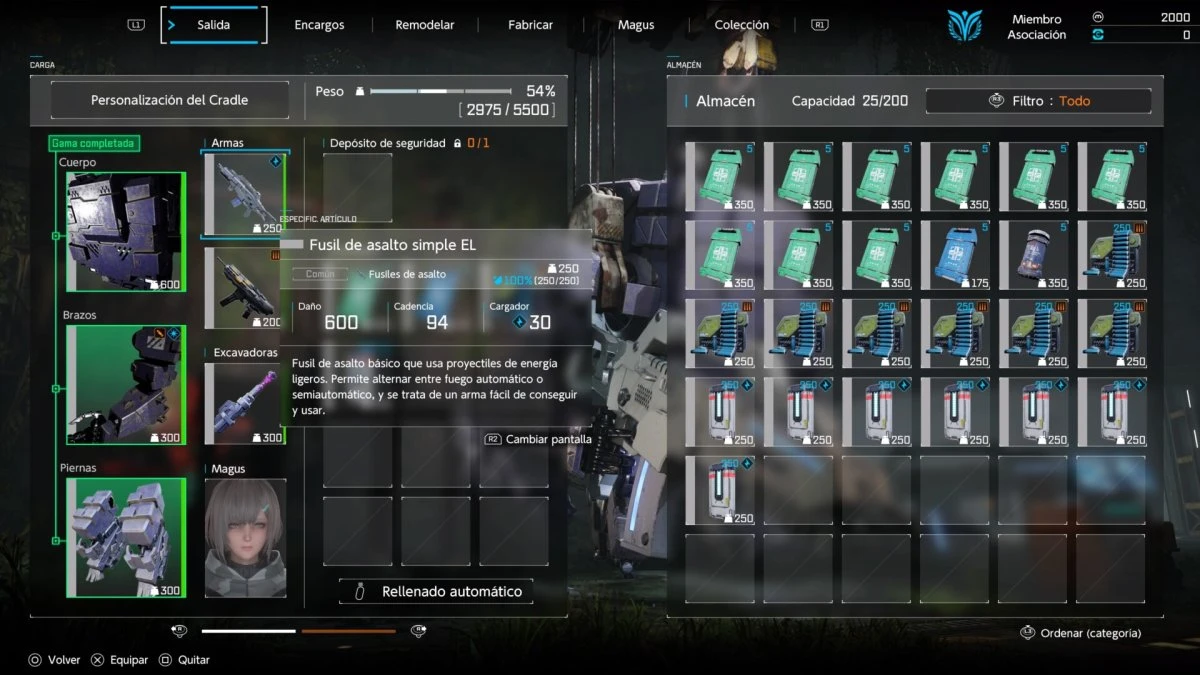Pick the Excavadoras drill tool slot
Viewport: 1200px width, 675px height.
245,404
